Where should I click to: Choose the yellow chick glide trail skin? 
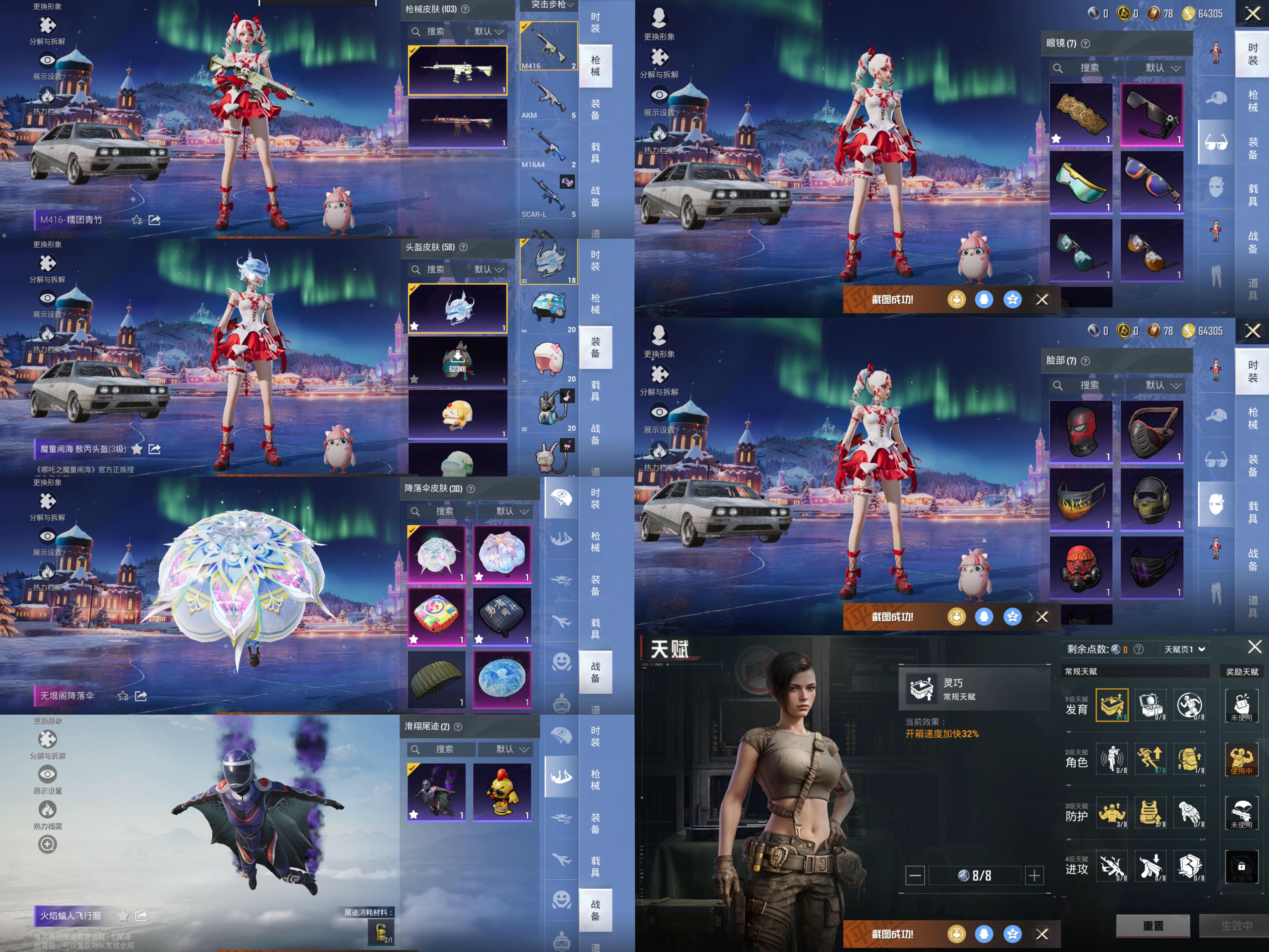pos(502,791)
